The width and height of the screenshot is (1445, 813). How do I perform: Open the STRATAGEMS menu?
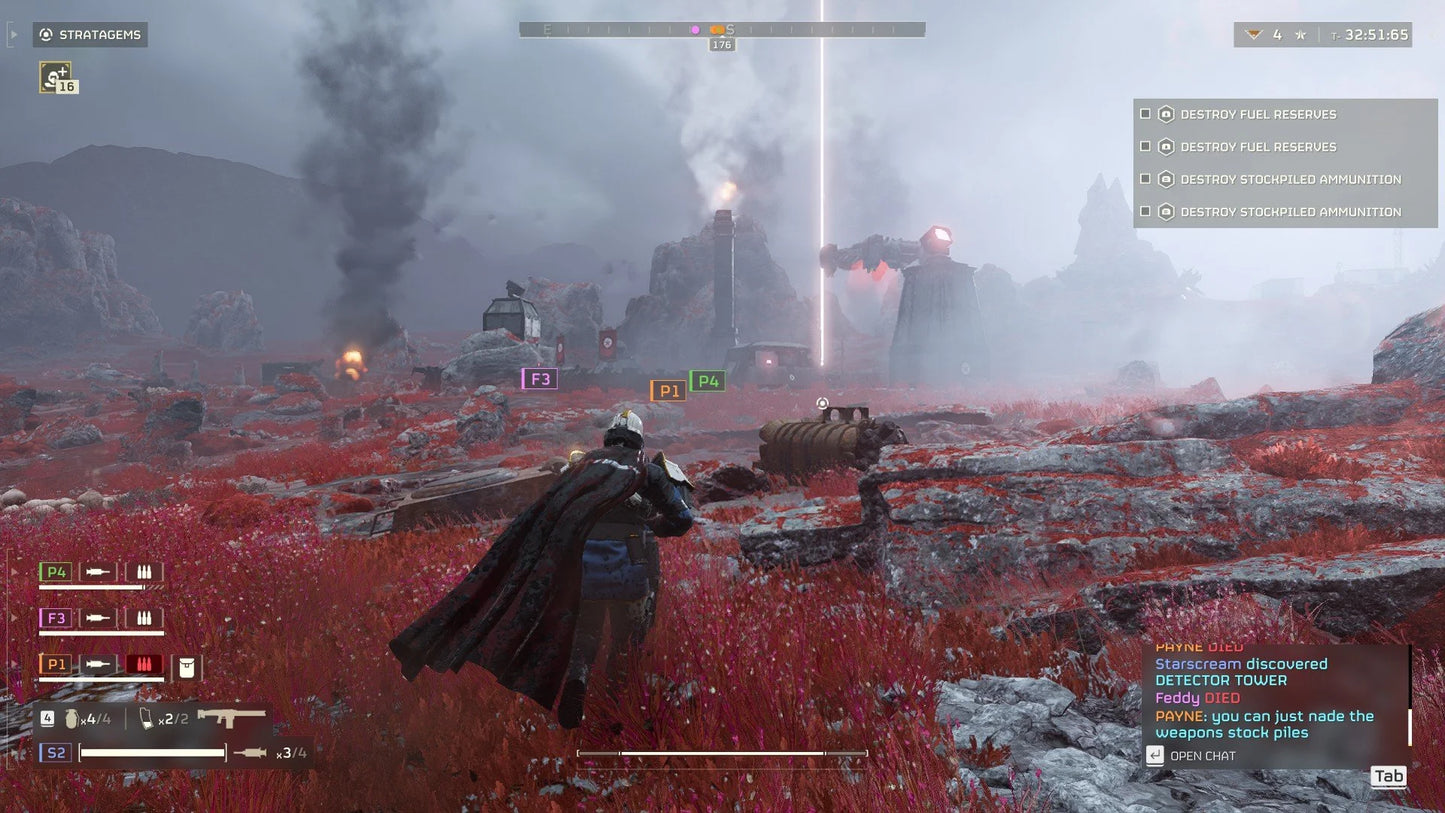point(90,34)
